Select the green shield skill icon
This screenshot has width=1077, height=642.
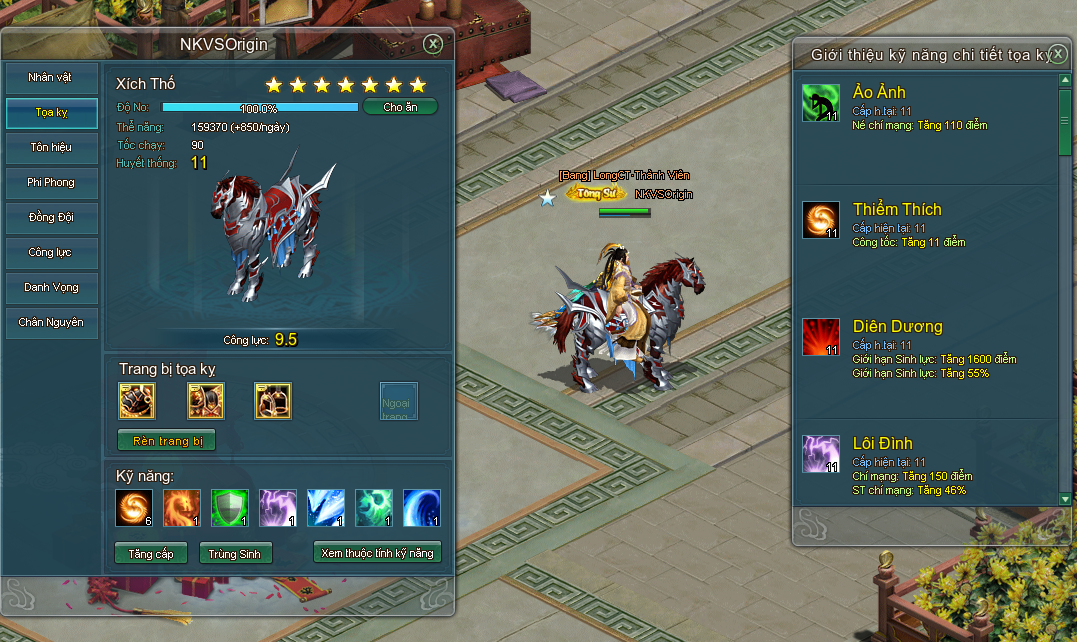[x=230, y=507]
